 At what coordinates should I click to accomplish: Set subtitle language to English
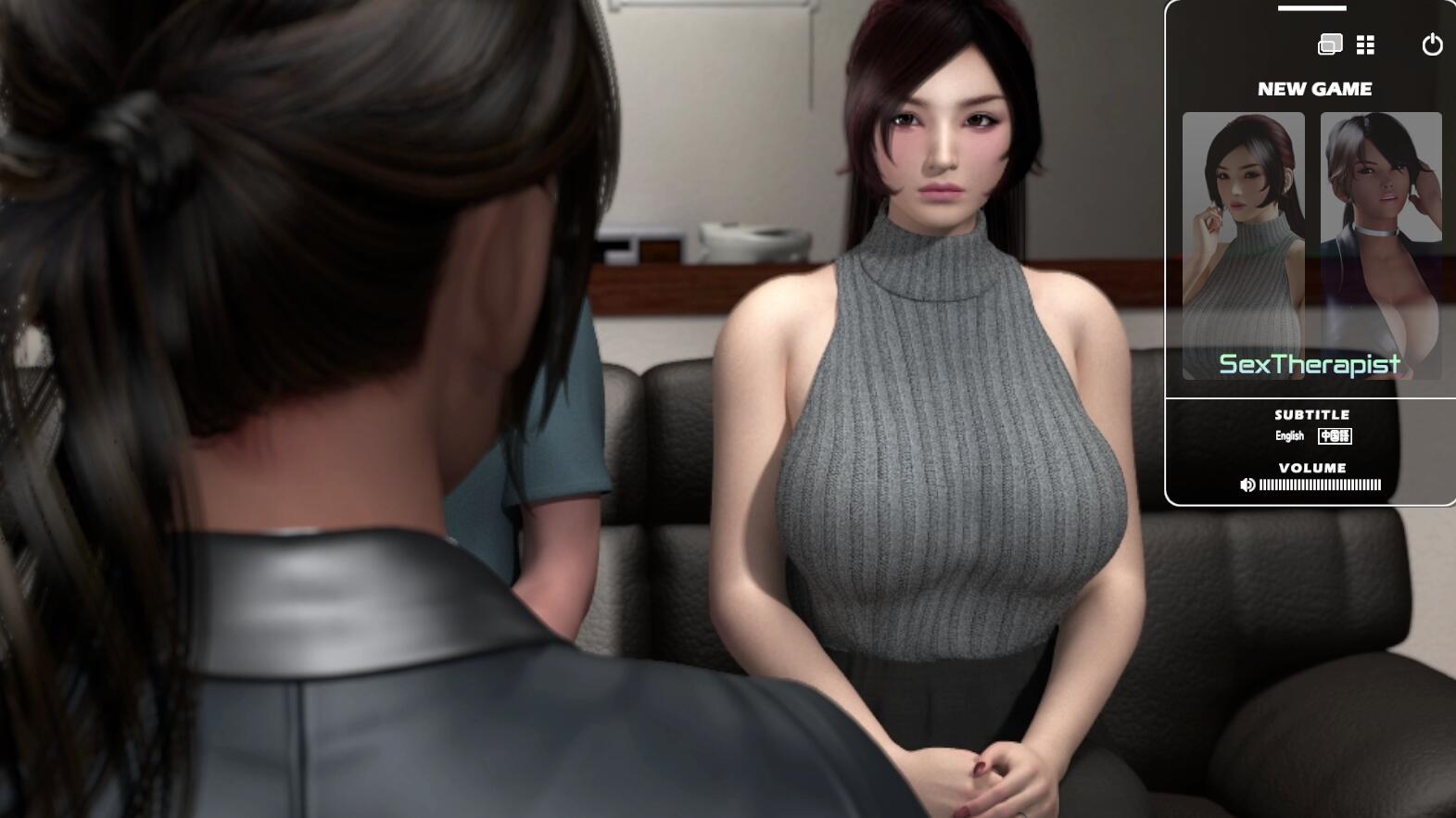pyautogui.click(x=1289, y=435)
